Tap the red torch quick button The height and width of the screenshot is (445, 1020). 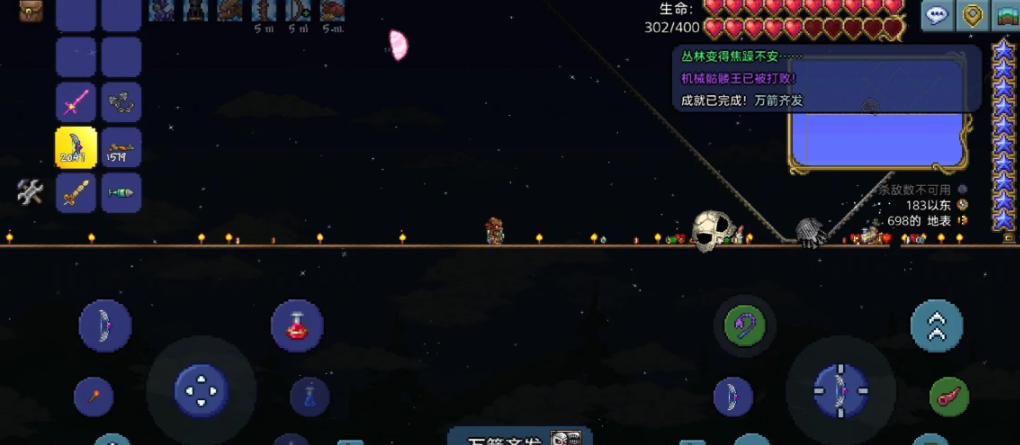coord(93,396)
